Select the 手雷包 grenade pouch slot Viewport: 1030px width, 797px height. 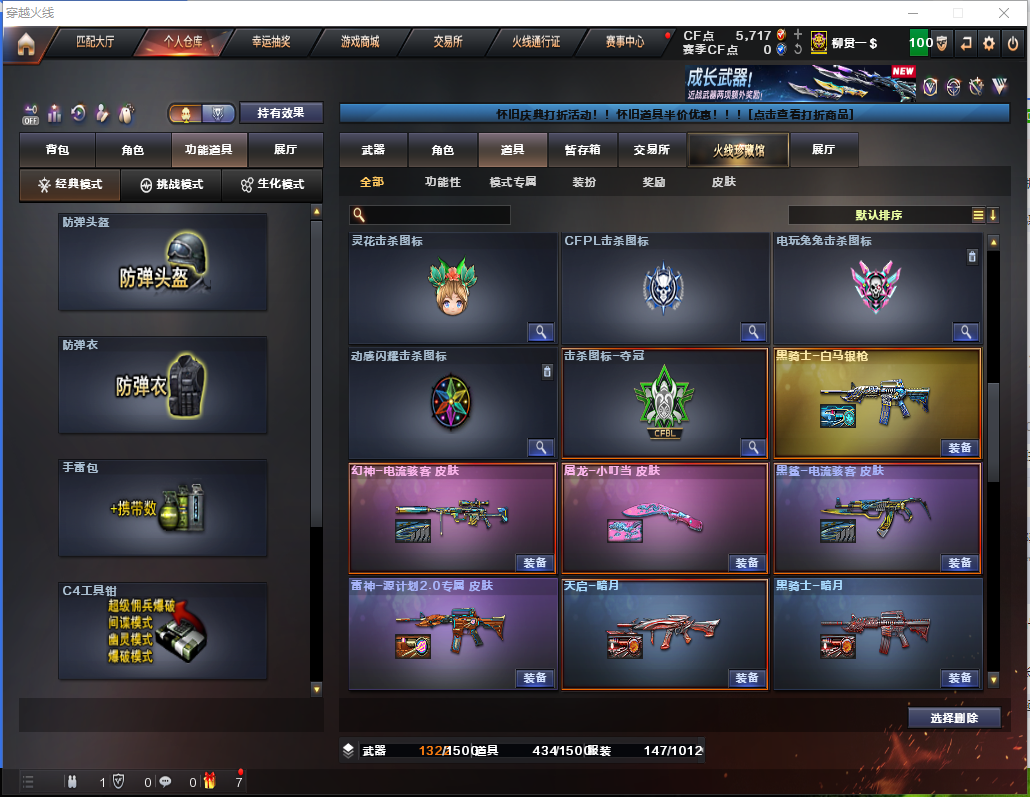pos(163,508)
